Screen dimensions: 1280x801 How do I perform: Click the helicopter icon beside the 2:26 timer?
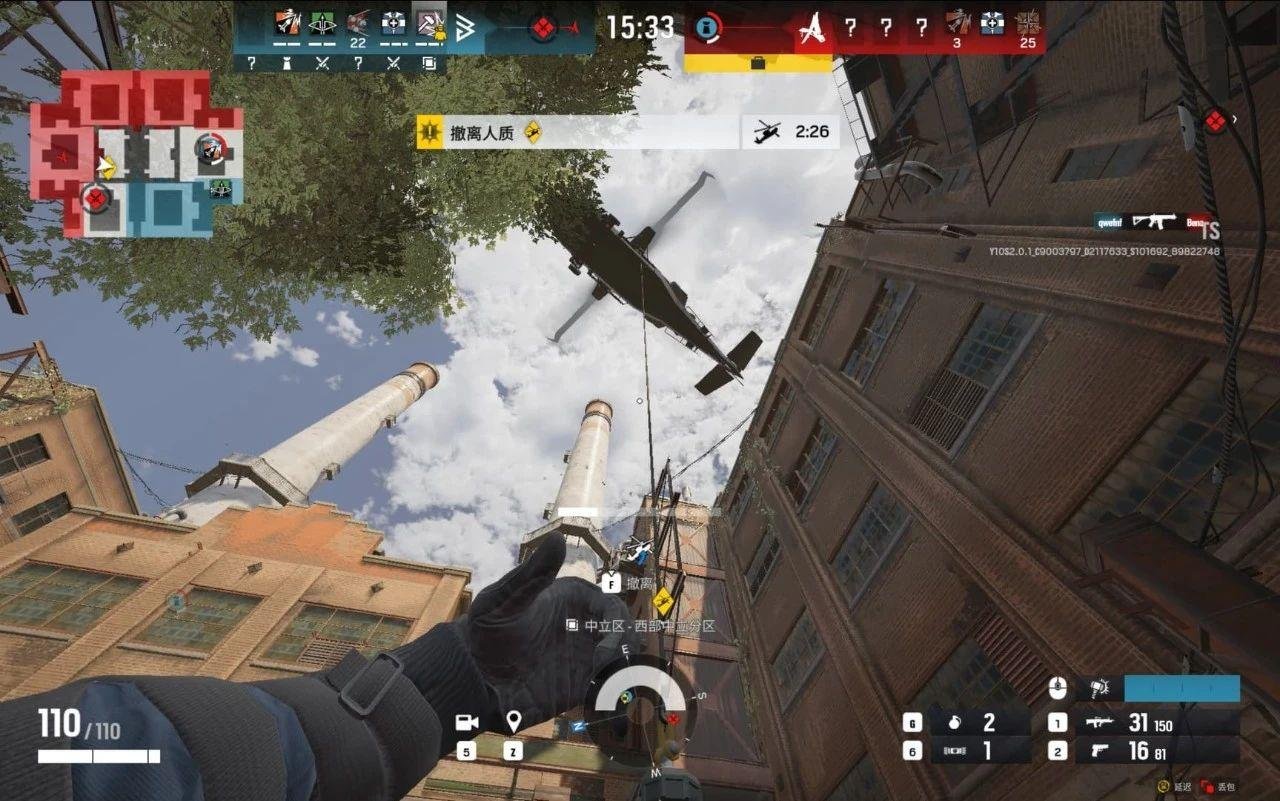[766, 131]
